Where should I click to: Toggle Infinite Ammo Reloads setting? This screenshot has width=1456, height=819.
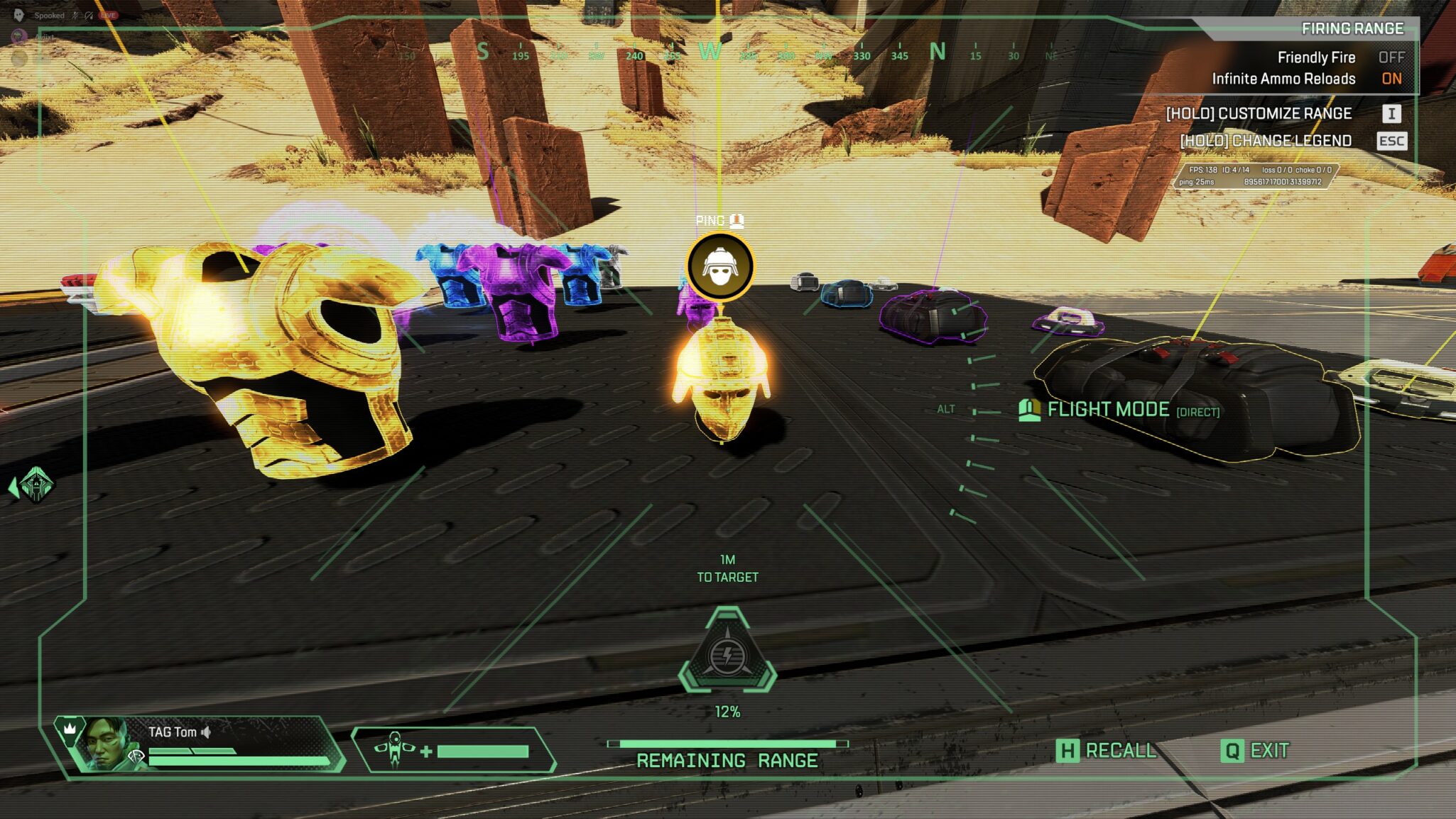pos(1391,79)
